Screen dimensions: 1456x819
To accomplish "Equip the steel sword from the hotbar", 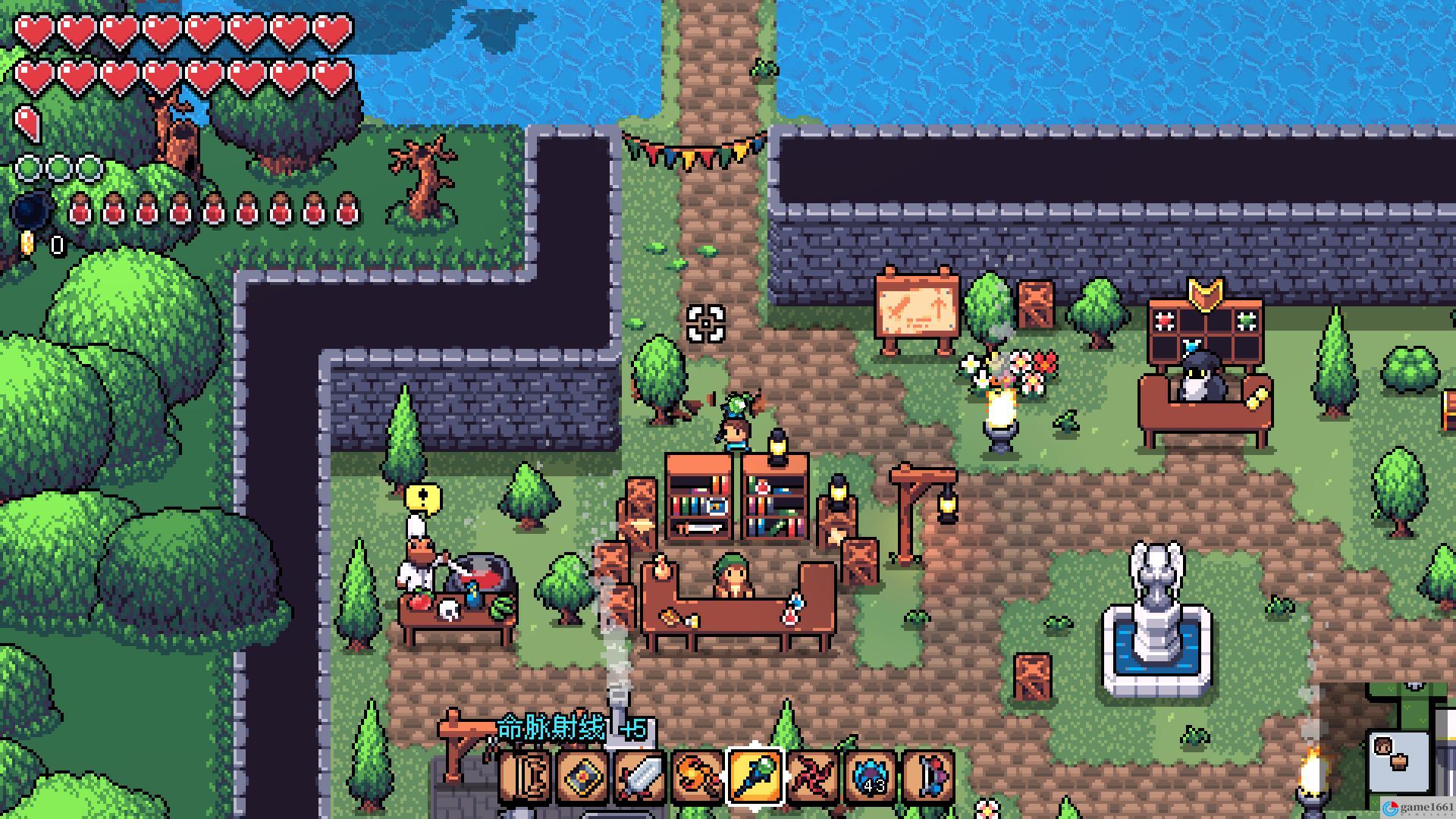I will pyautogui.click(x=641, y=777).
